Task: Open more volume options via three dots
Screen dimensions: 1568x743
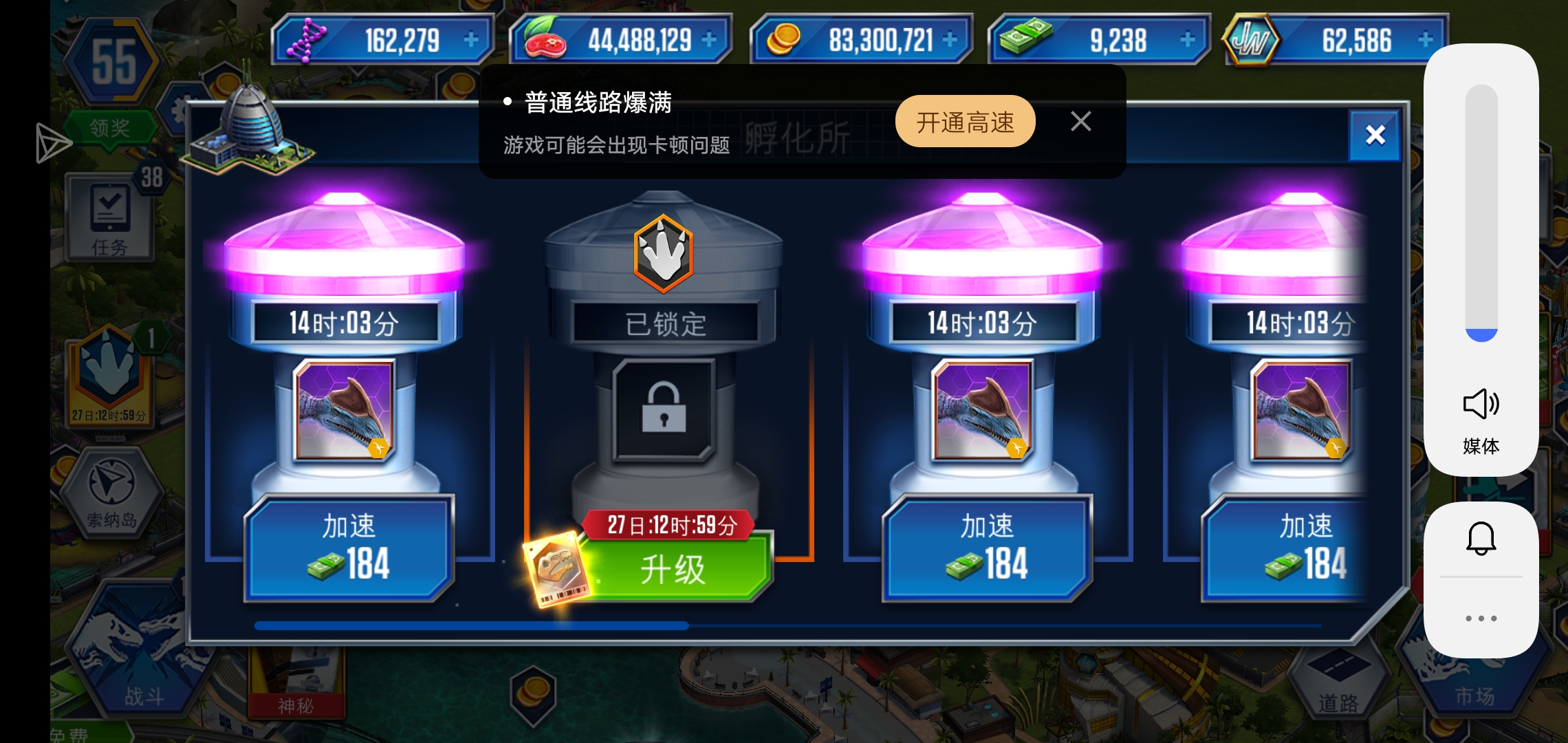Action: 1481,618
